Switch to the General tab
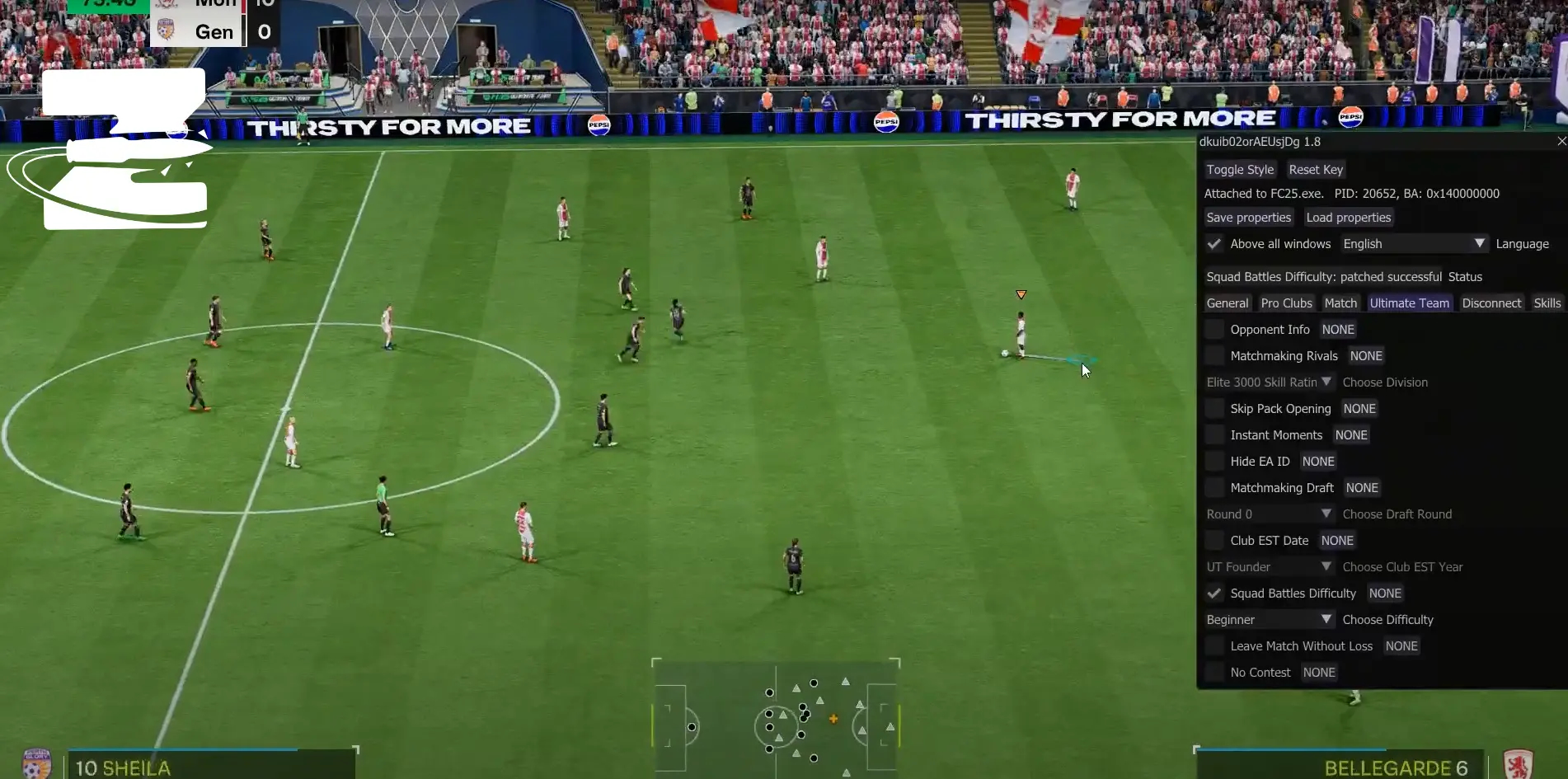 [1228, 303]
